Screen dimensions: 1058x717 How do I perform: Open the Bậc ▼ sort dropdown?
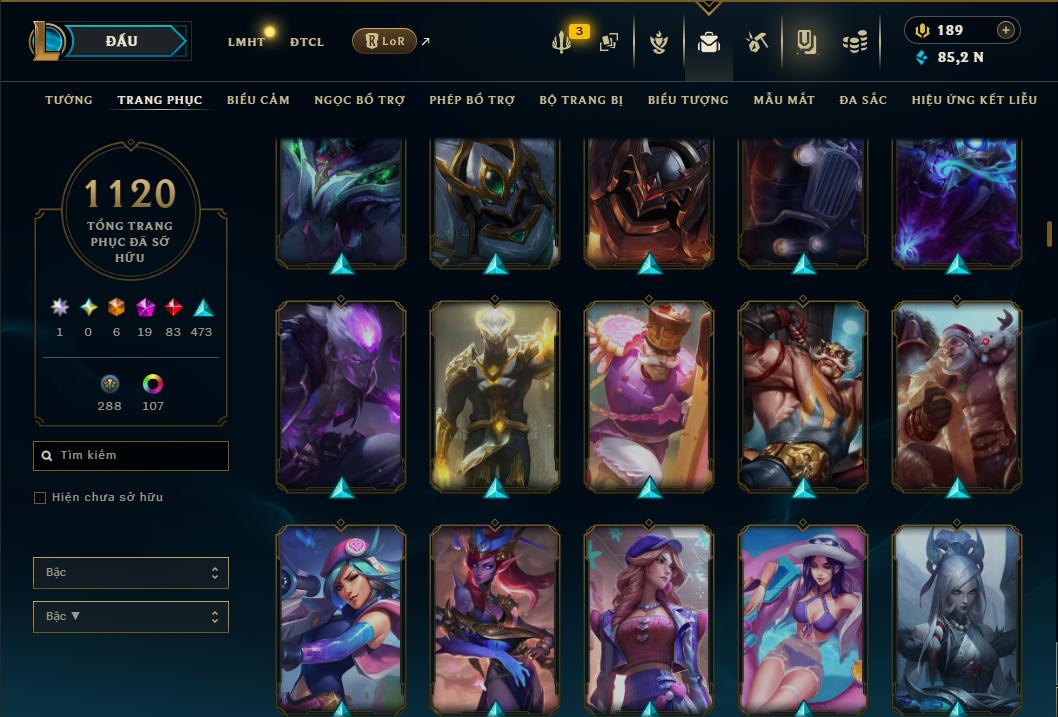pyautogui.click(x=131, y=617)
